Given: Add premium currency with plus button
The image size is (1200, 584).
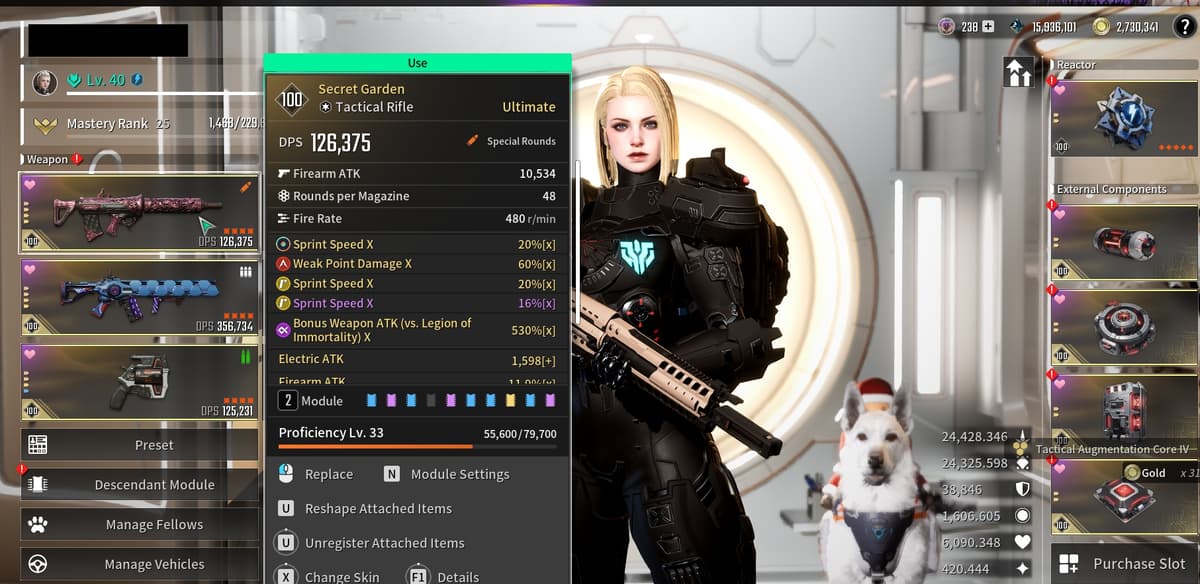Looking at the screenshot, I should point(989,27).
